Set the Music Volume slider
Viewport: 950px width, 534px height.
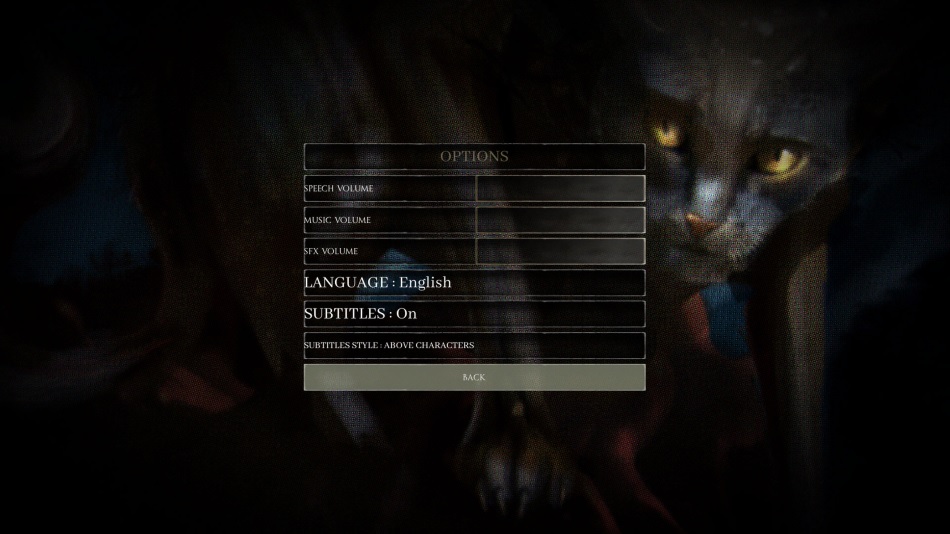coord(560,220)
